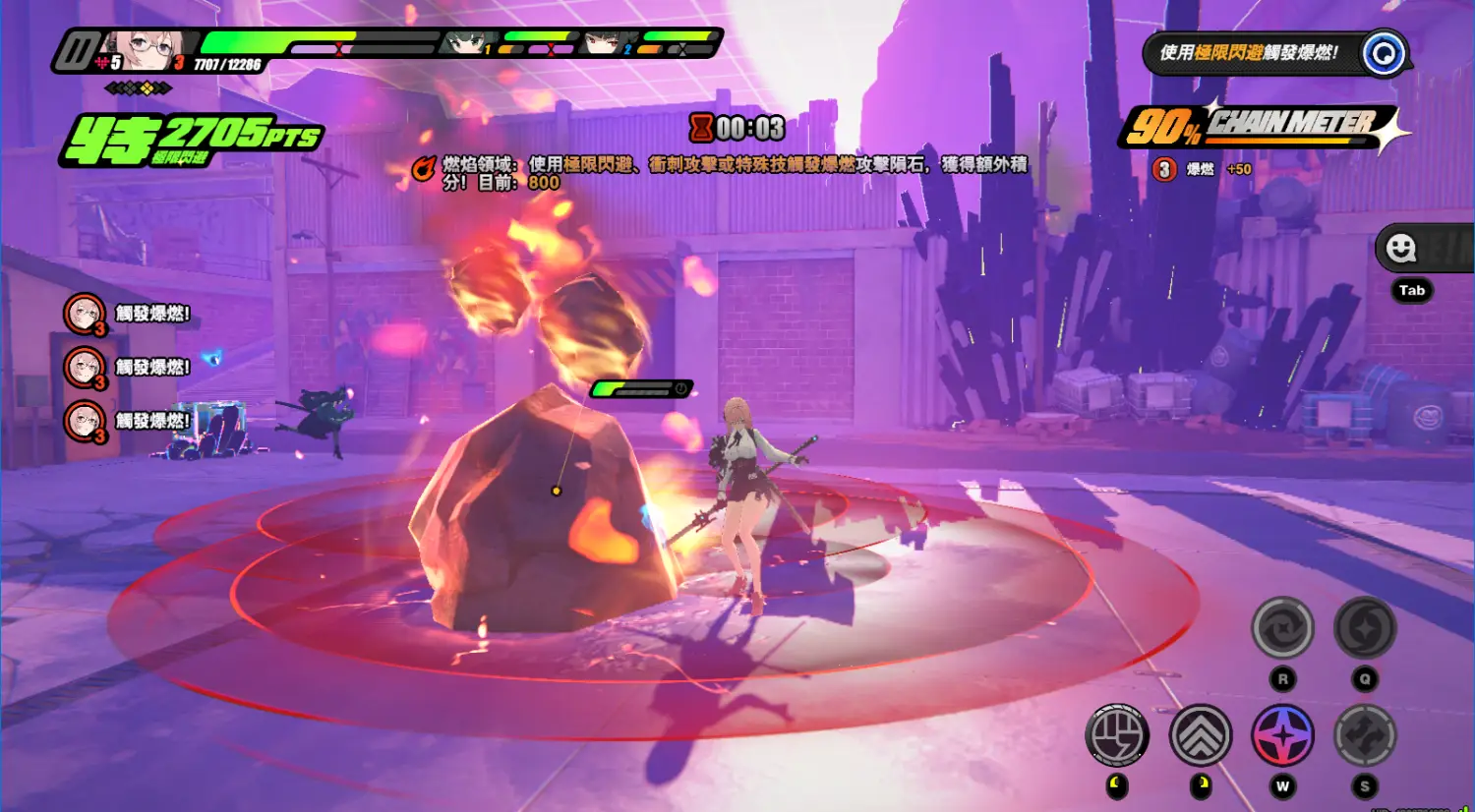
Task: Trigger the greyed-out swap arrows skill
Action: 1365,735
